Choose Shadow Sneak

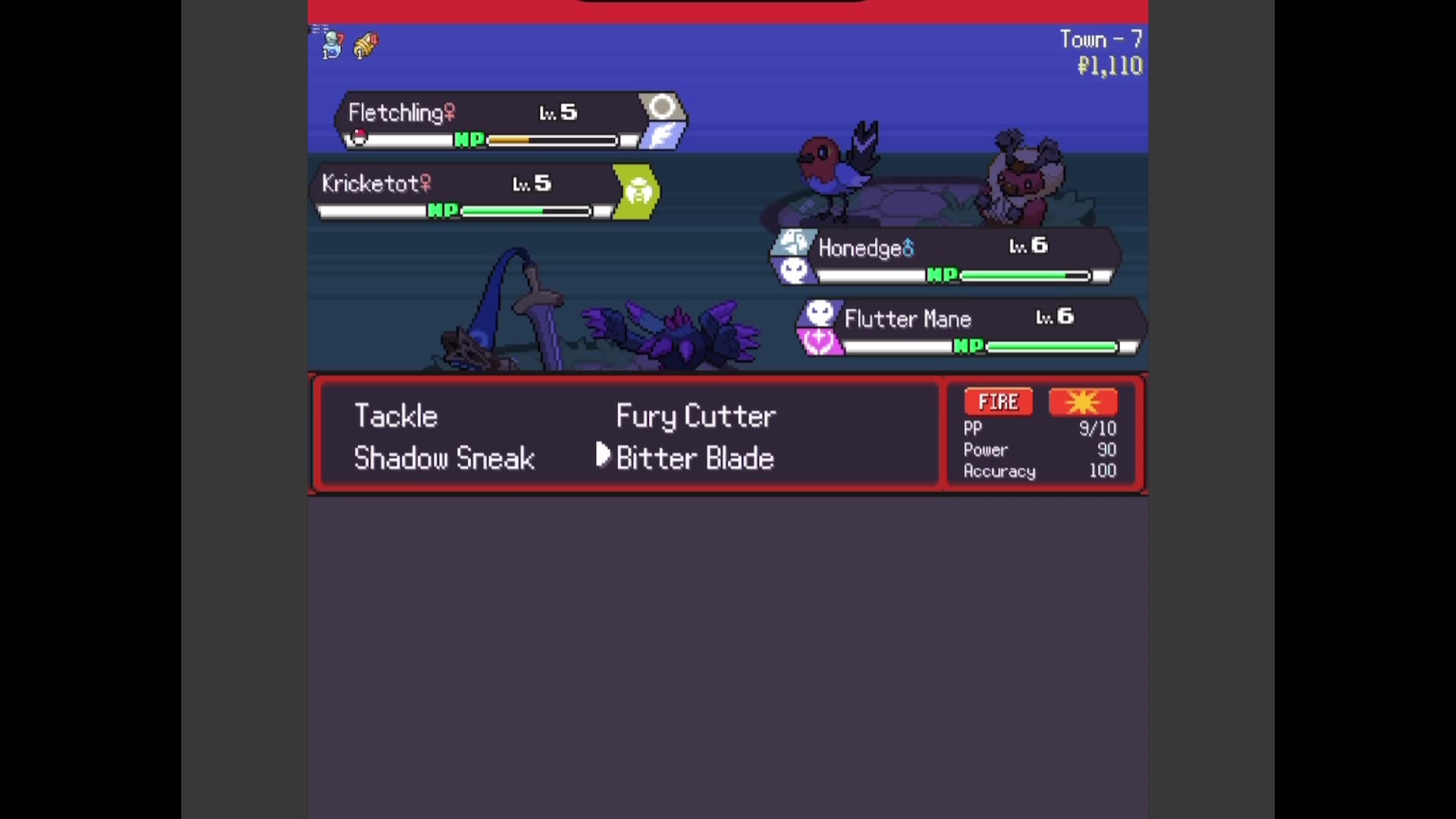coord(444,458)
